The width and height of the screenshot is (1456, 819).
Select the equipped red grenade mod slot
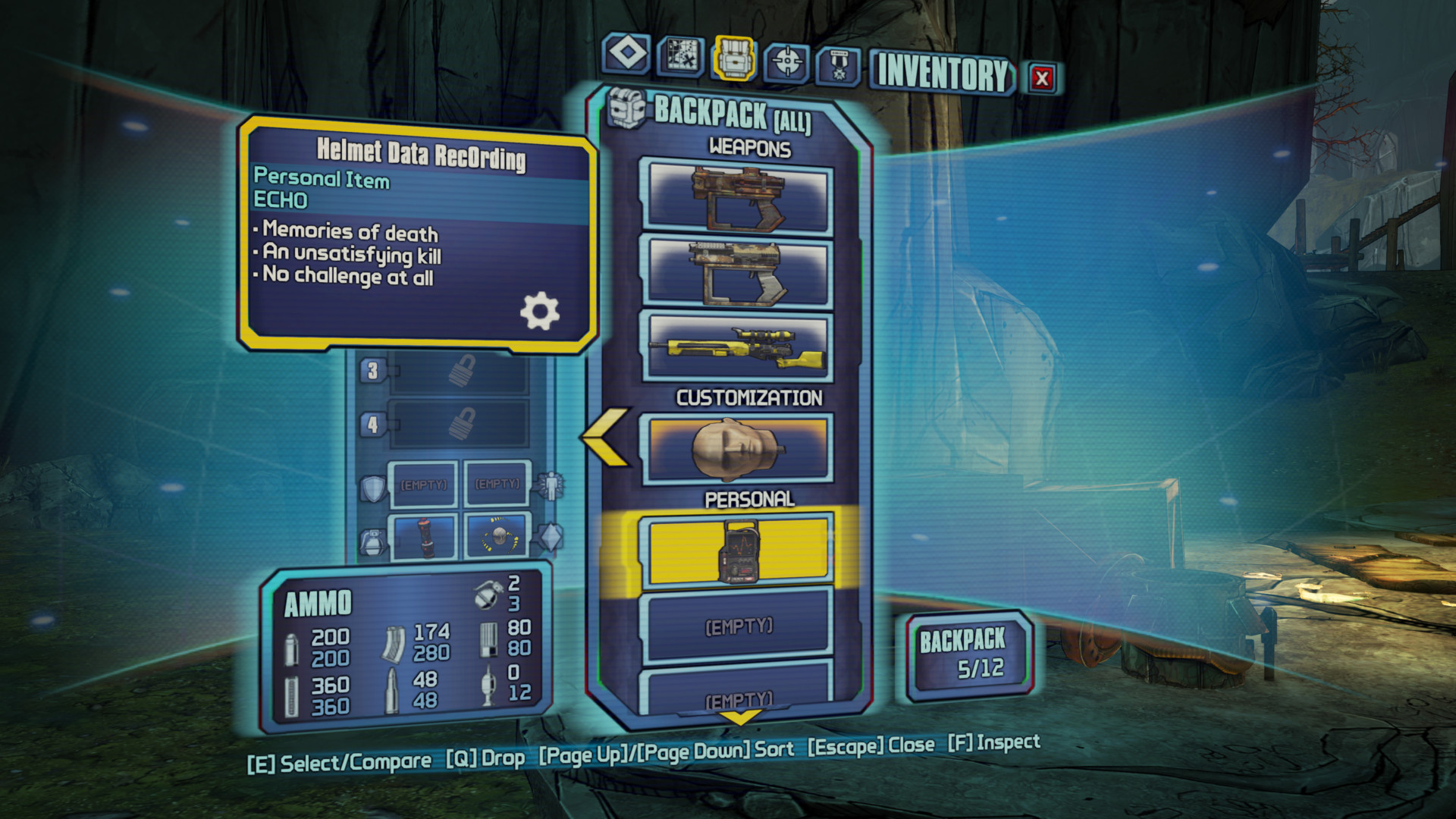click(x=424, y=536)
